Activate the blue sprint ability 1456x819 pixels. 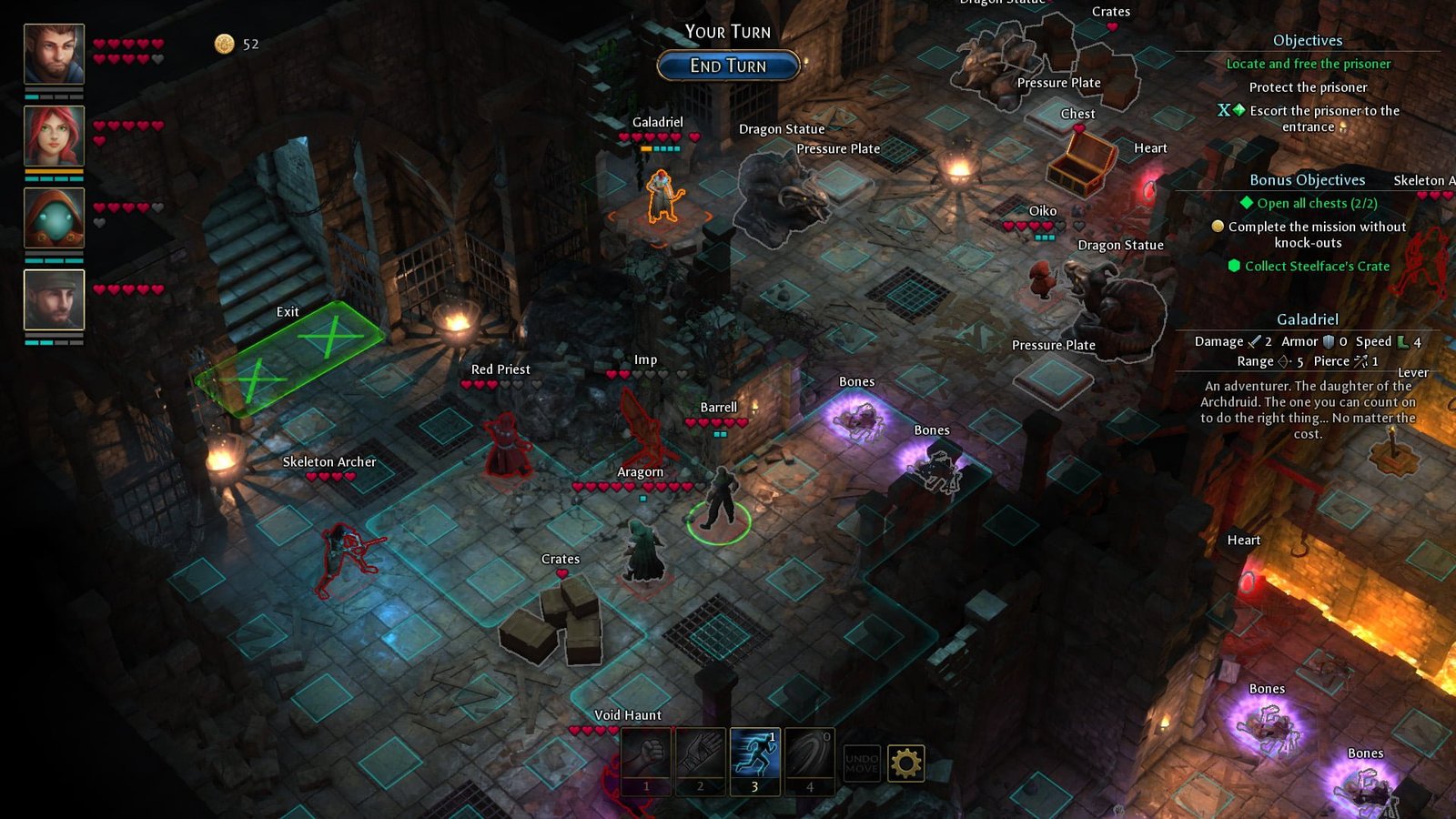click(754, 755)
